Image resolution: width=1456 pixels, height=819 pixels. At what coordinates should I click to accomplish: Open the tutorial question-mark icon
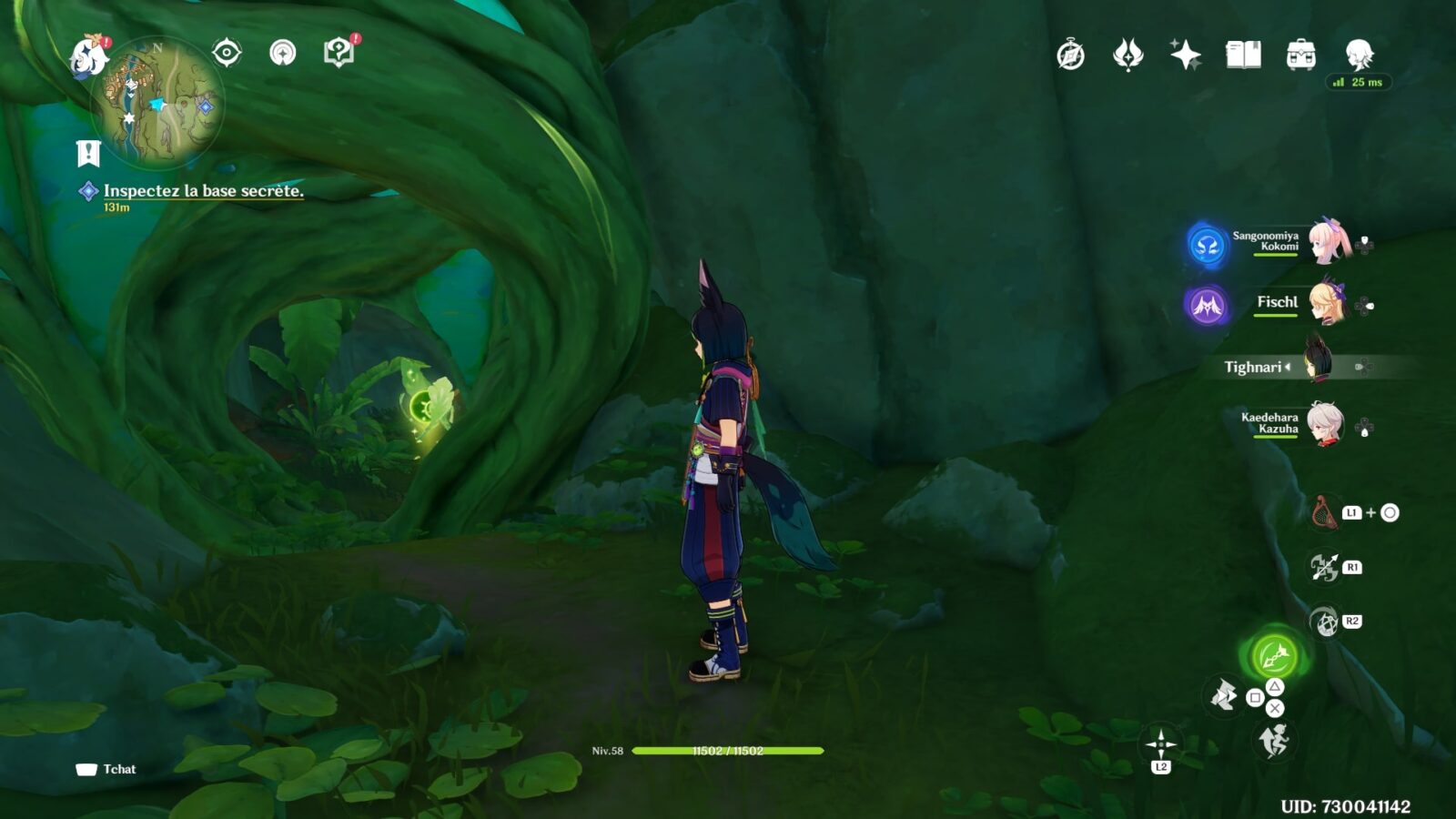(x=339, y=53)
